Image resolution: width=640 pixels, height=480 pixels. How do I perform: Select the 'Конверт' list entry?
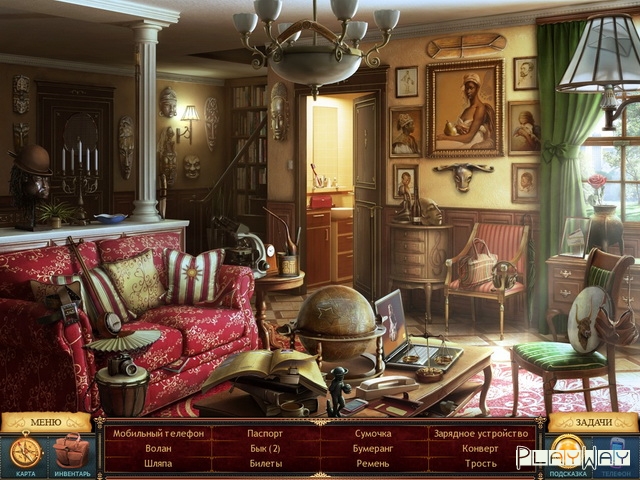pyautogui.click(x=480, y=449)
